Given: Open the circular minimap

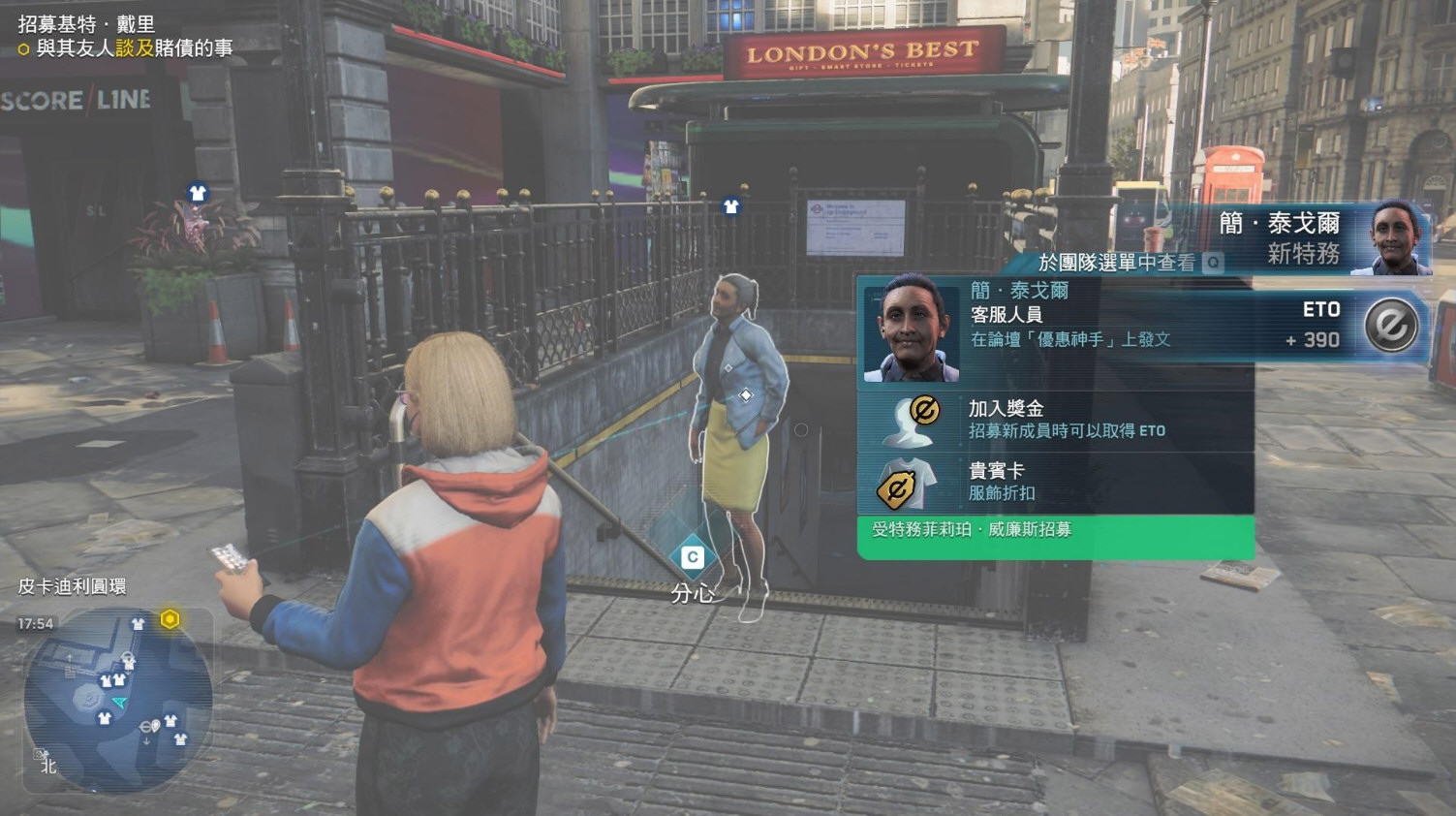Looking at the screenshot, I should [x=116, y=699].
